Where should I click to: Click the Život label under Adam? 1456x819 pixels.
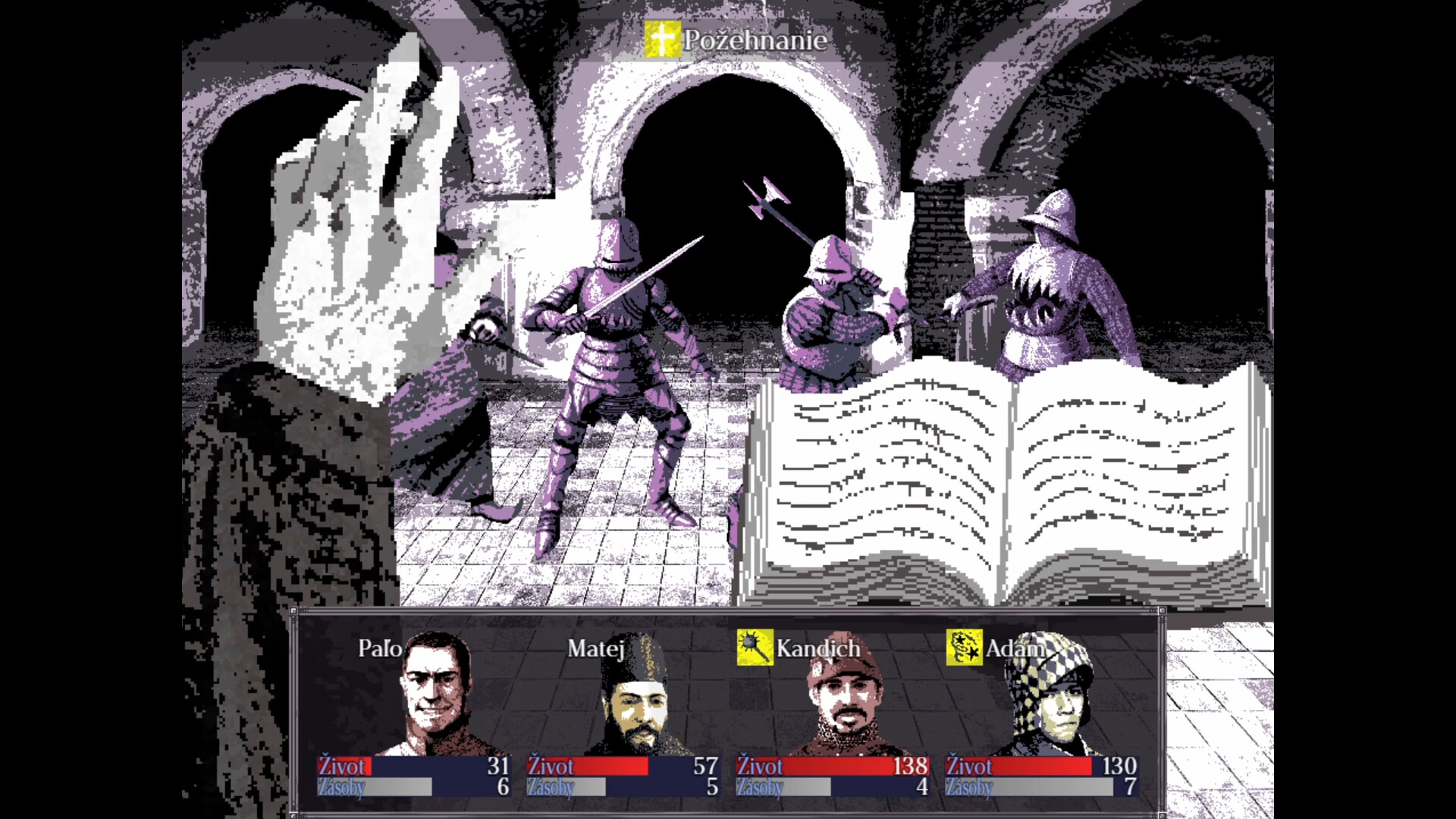pos(969,767)
